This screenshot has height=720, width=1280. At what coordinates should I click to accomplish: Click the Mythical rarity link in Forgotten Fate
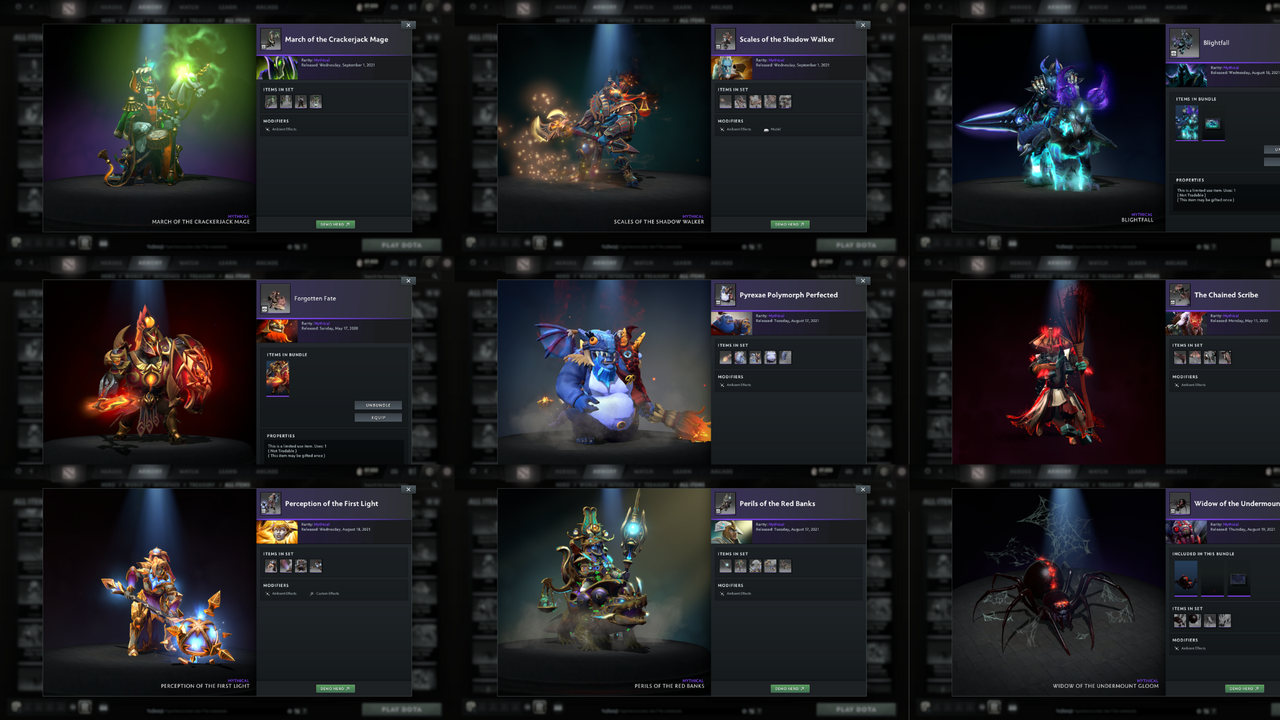pos(321,323)
